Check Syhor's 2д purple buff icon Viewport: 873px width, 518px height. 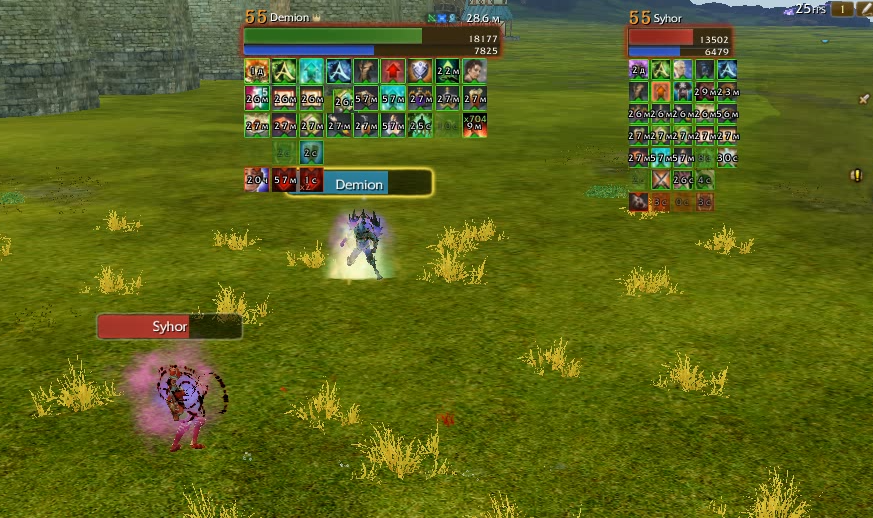coord(639,69)
